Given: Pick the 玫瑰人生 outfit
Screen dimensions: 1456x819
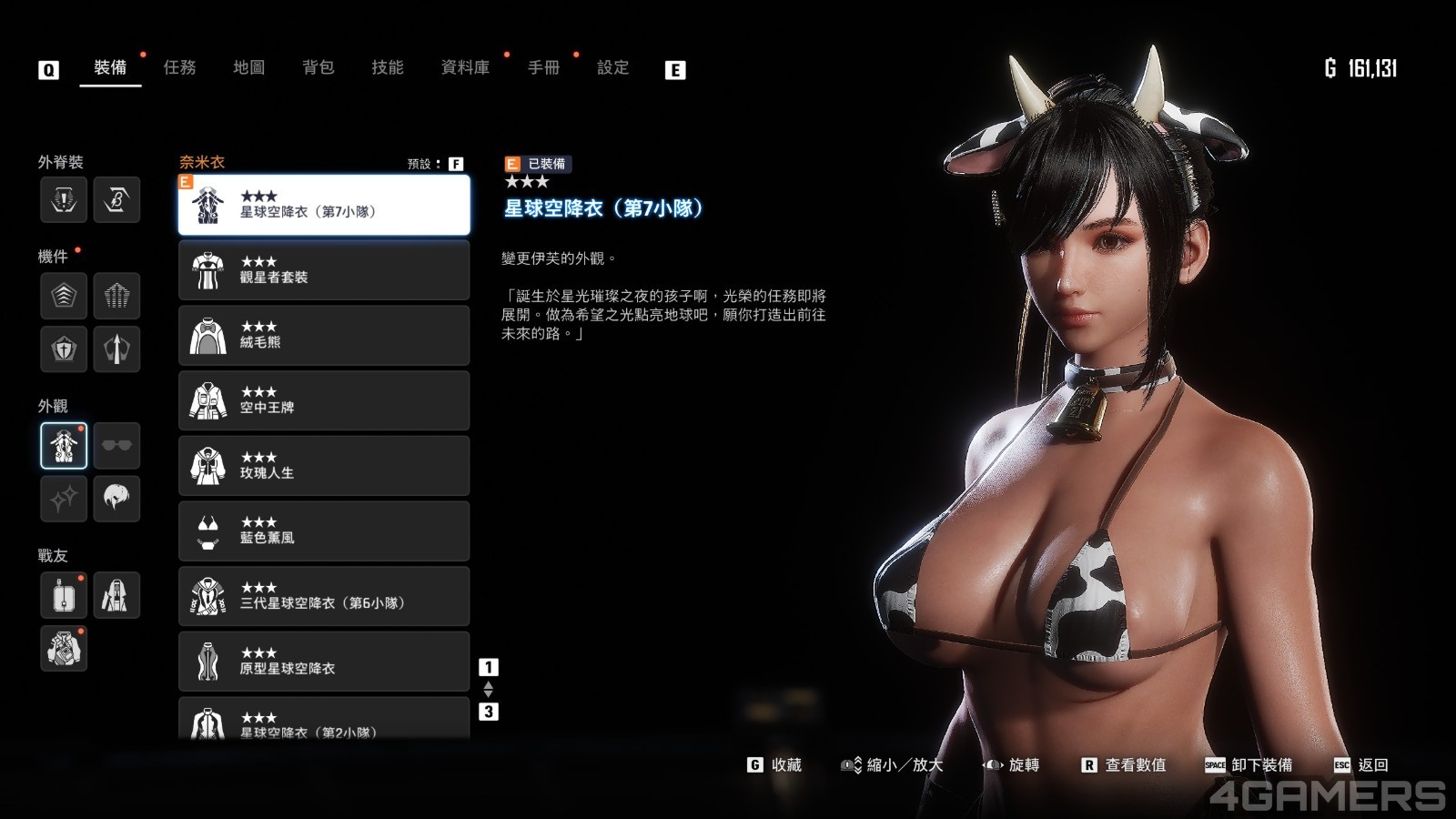Looking at the screenshot, I should pos(324,466).
